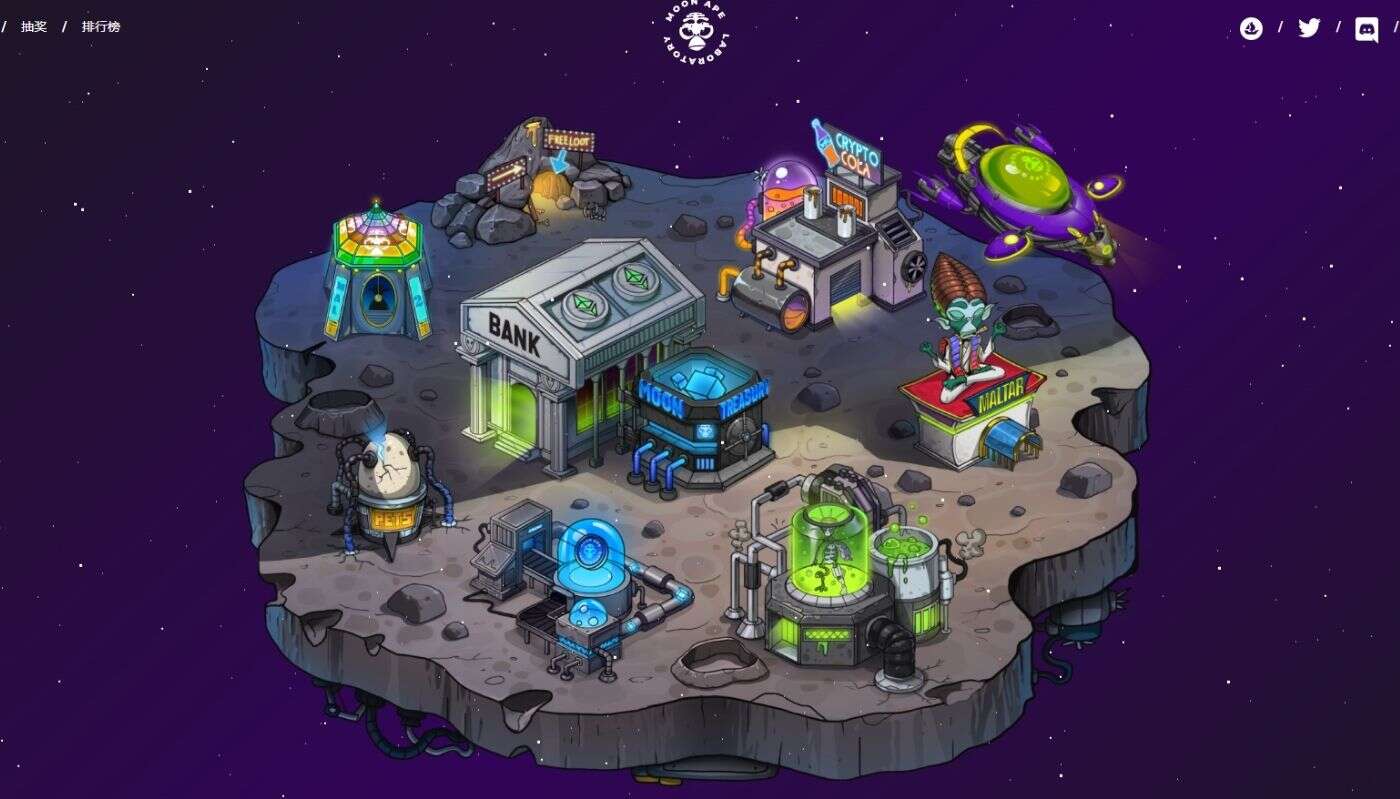Open the 抽奖 raffle page
This screenshot has height=799, width=1400.
[34, 27]
